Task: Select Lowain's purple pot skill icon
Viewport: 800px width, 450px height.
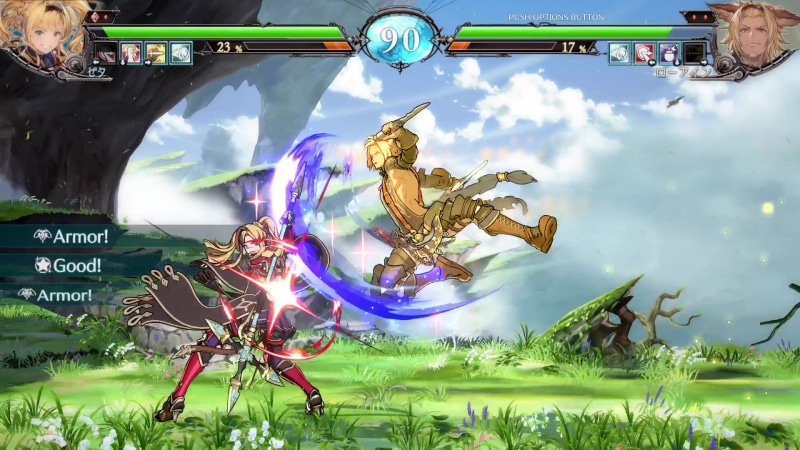Action: click(x=669, y=53)
